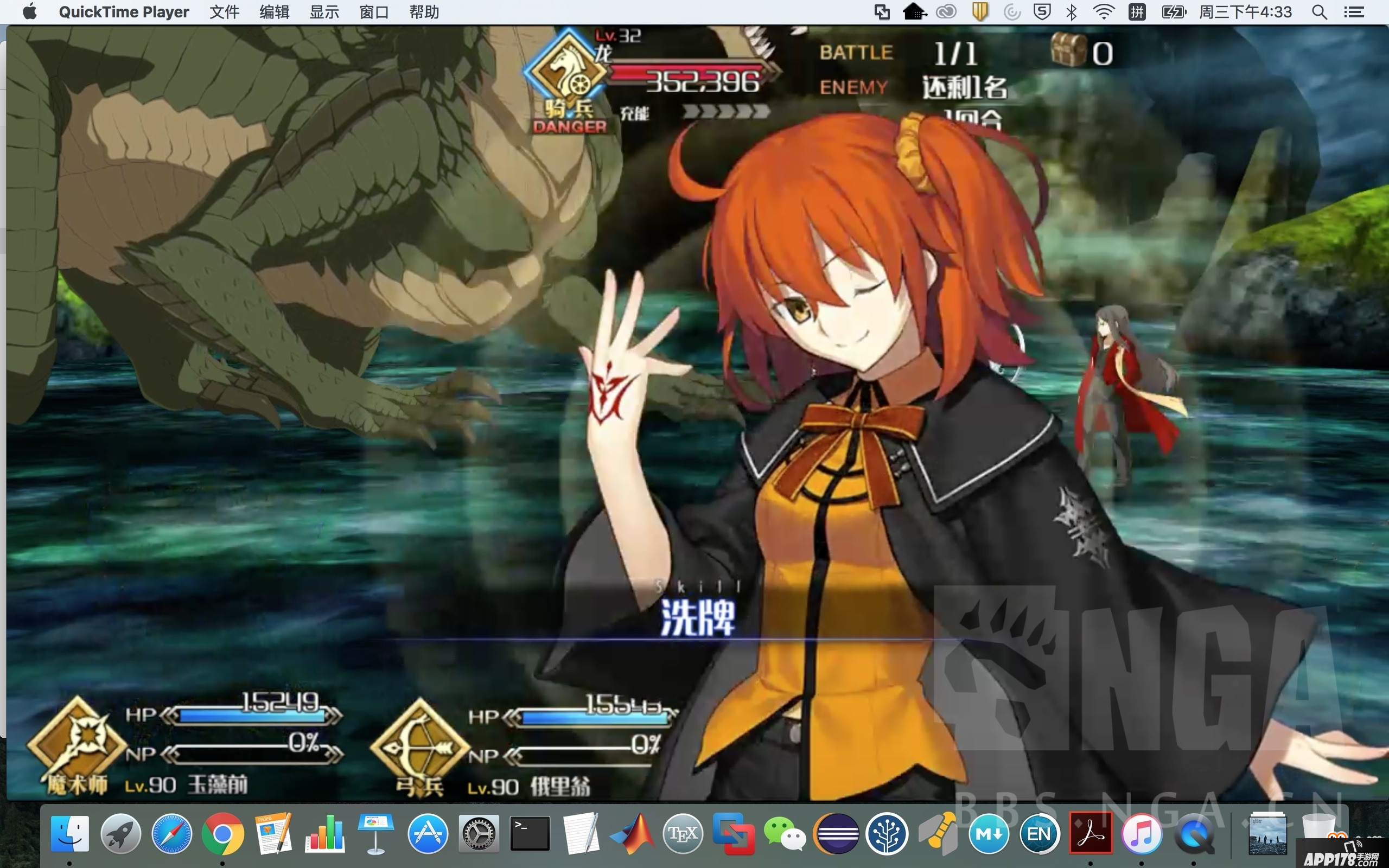Target the Rider-class dragon enemy icon
Viewport: 1389px width, 868px height.
566,73
